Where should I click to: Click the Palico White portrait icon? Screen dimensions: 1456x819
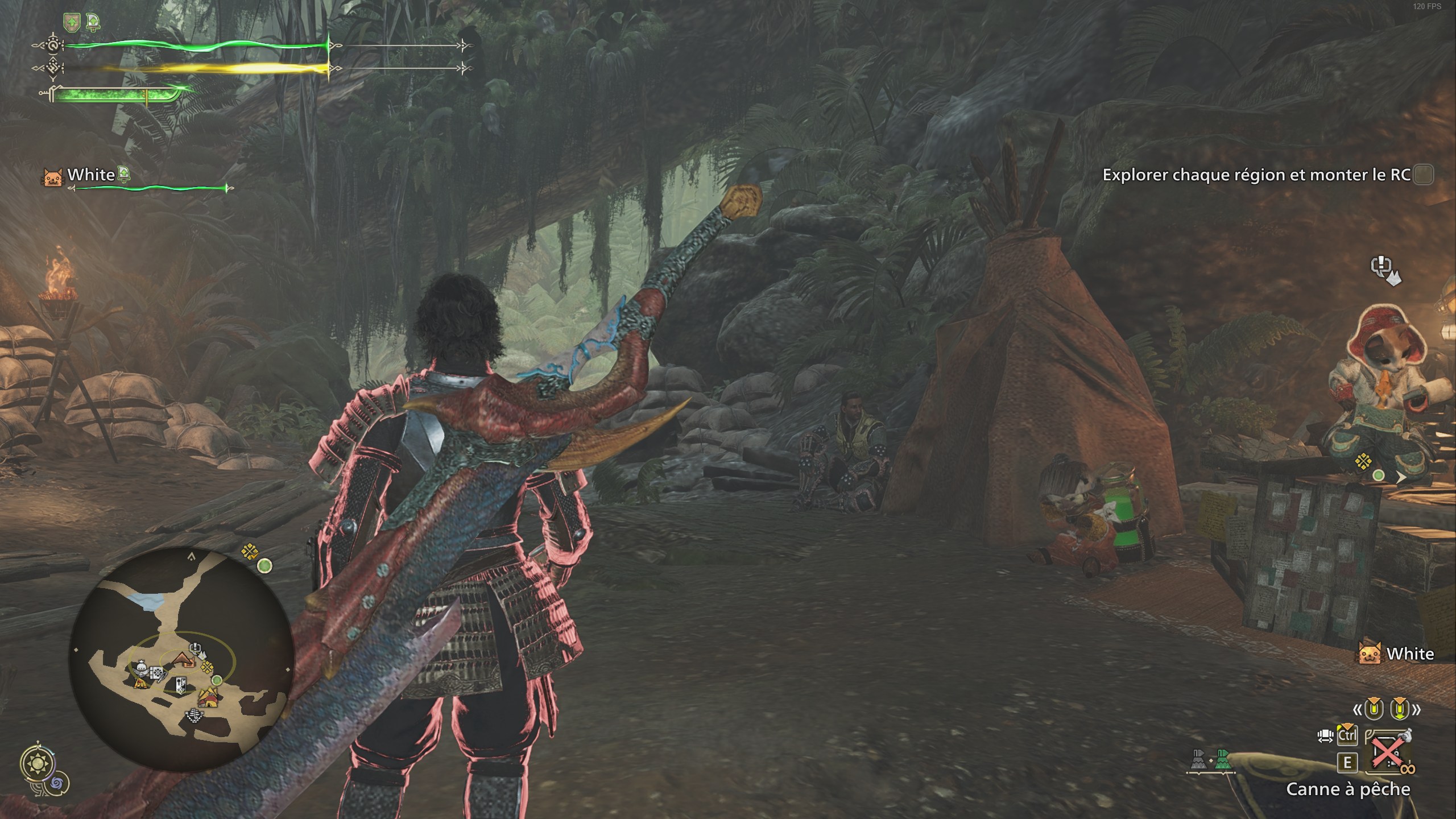coord(52,176)
